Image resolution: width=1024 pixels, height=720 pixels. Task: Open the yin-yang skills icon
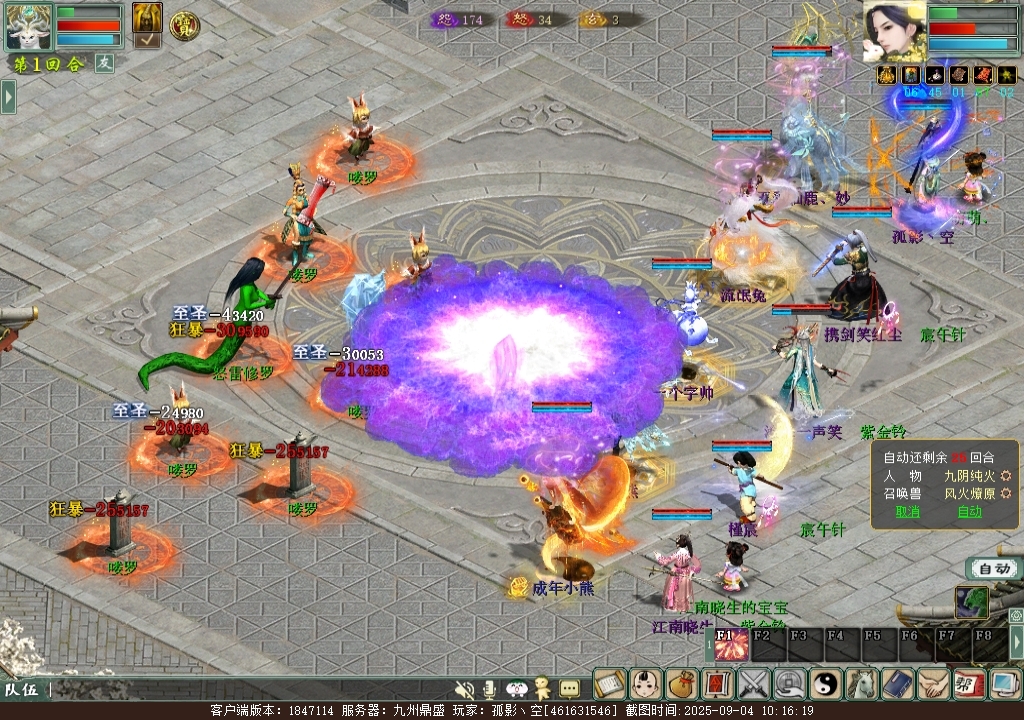pos(826,684)
